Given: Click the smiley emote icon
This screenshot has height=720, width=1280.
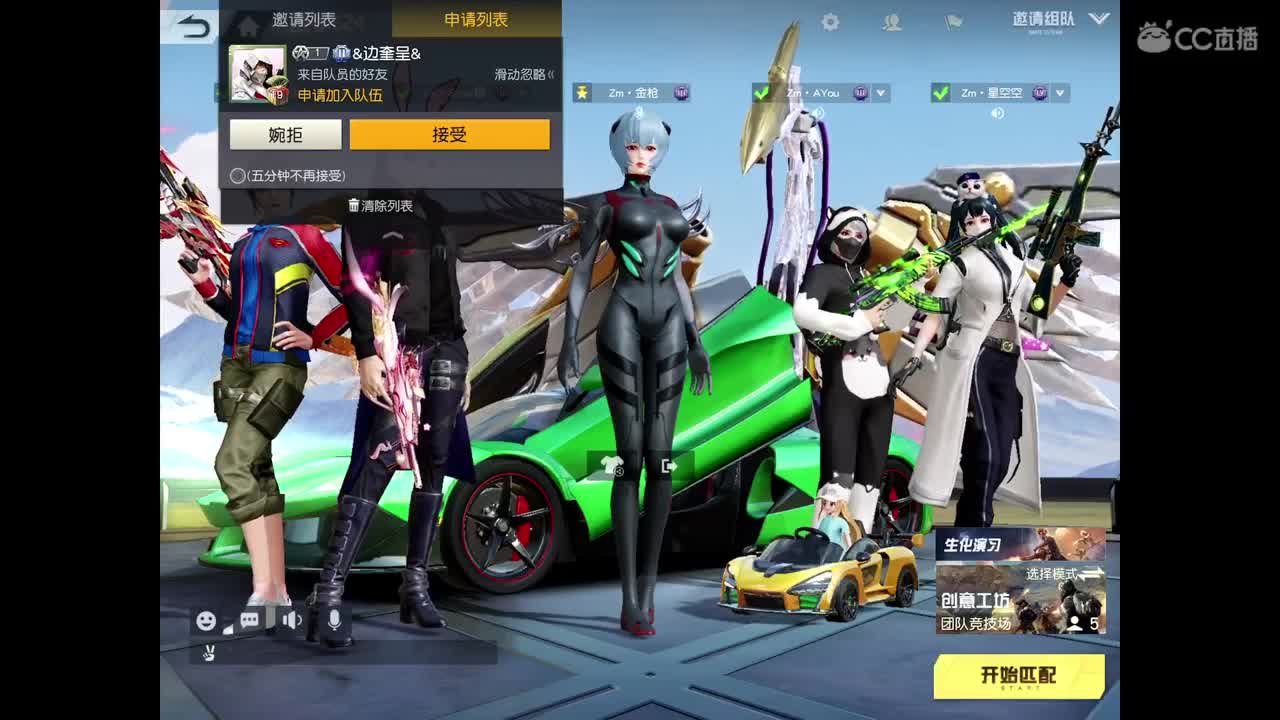Looking at the screenshot, I should point(205,620).
